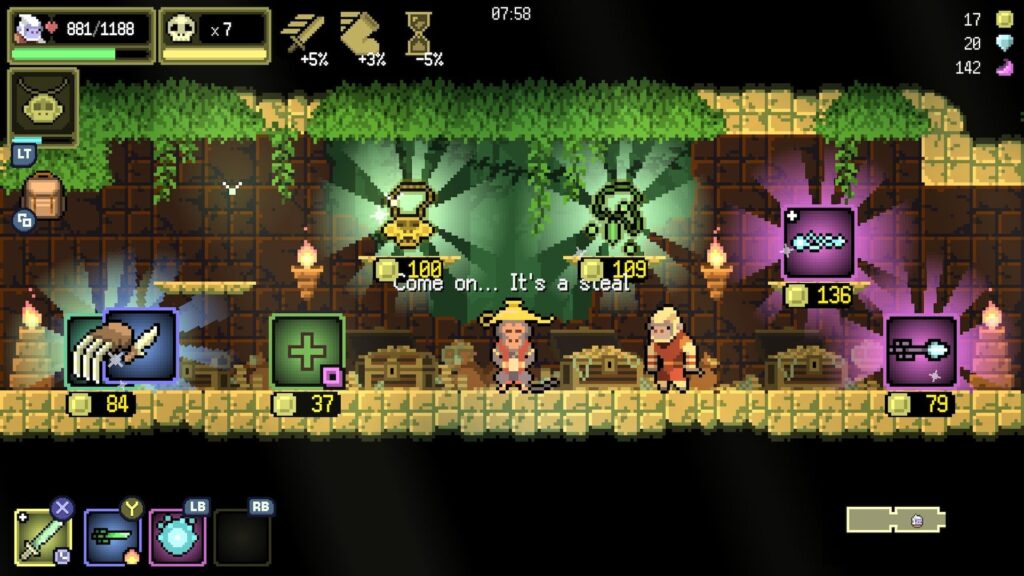1024x576 pixels.
Task: Click the sword buff icon showing +5%
Action: click(303, 33)
